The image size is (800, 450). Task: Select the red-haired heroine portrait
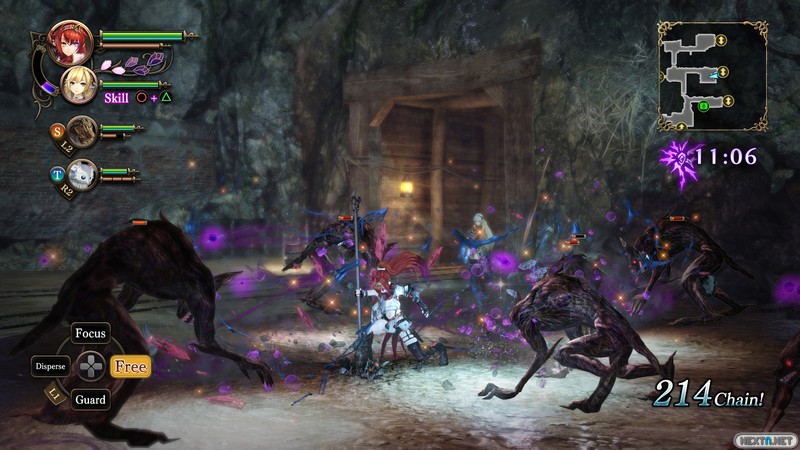(70, 42)
